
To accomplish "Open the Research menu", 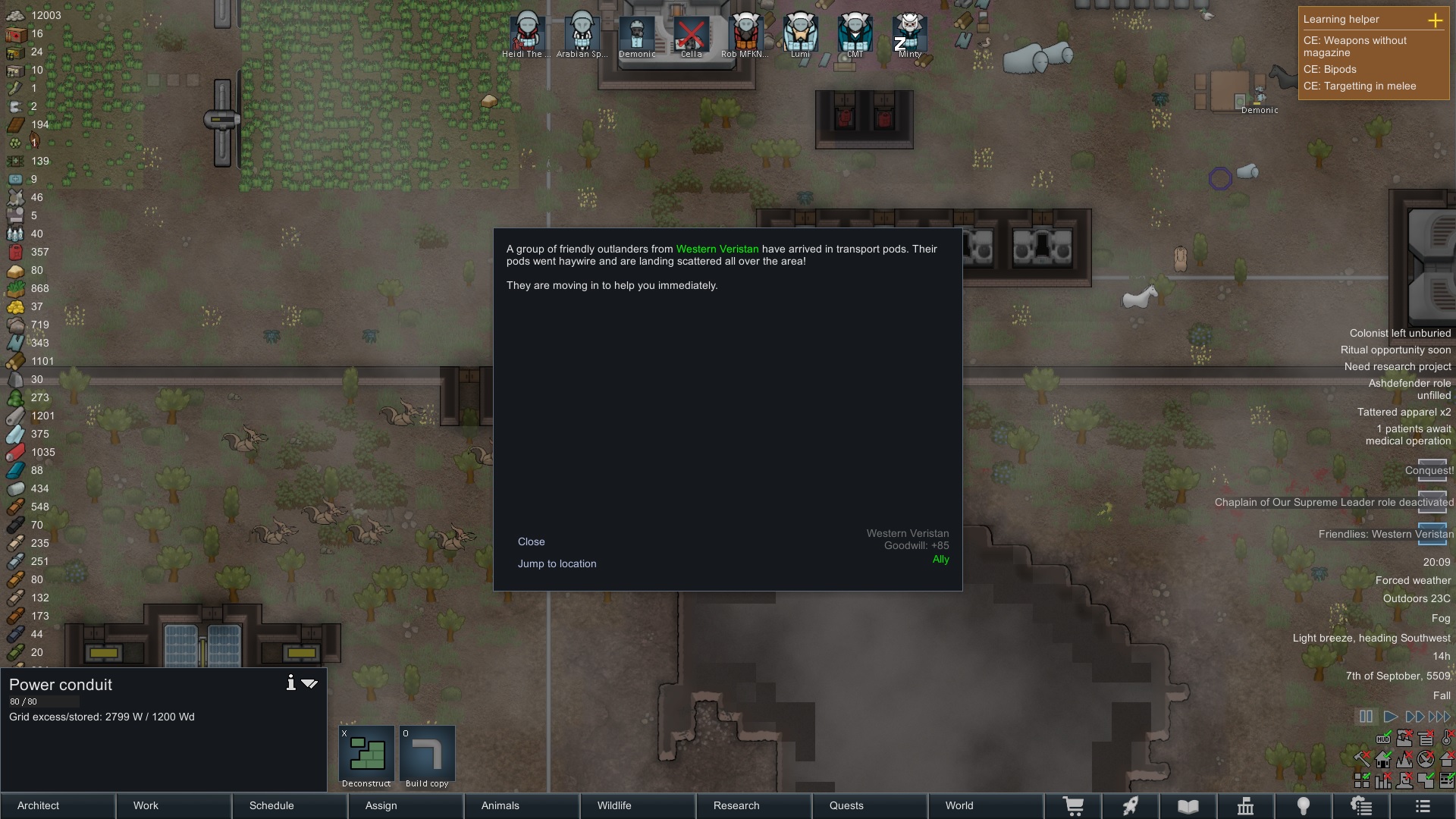I will click(736, 806).
